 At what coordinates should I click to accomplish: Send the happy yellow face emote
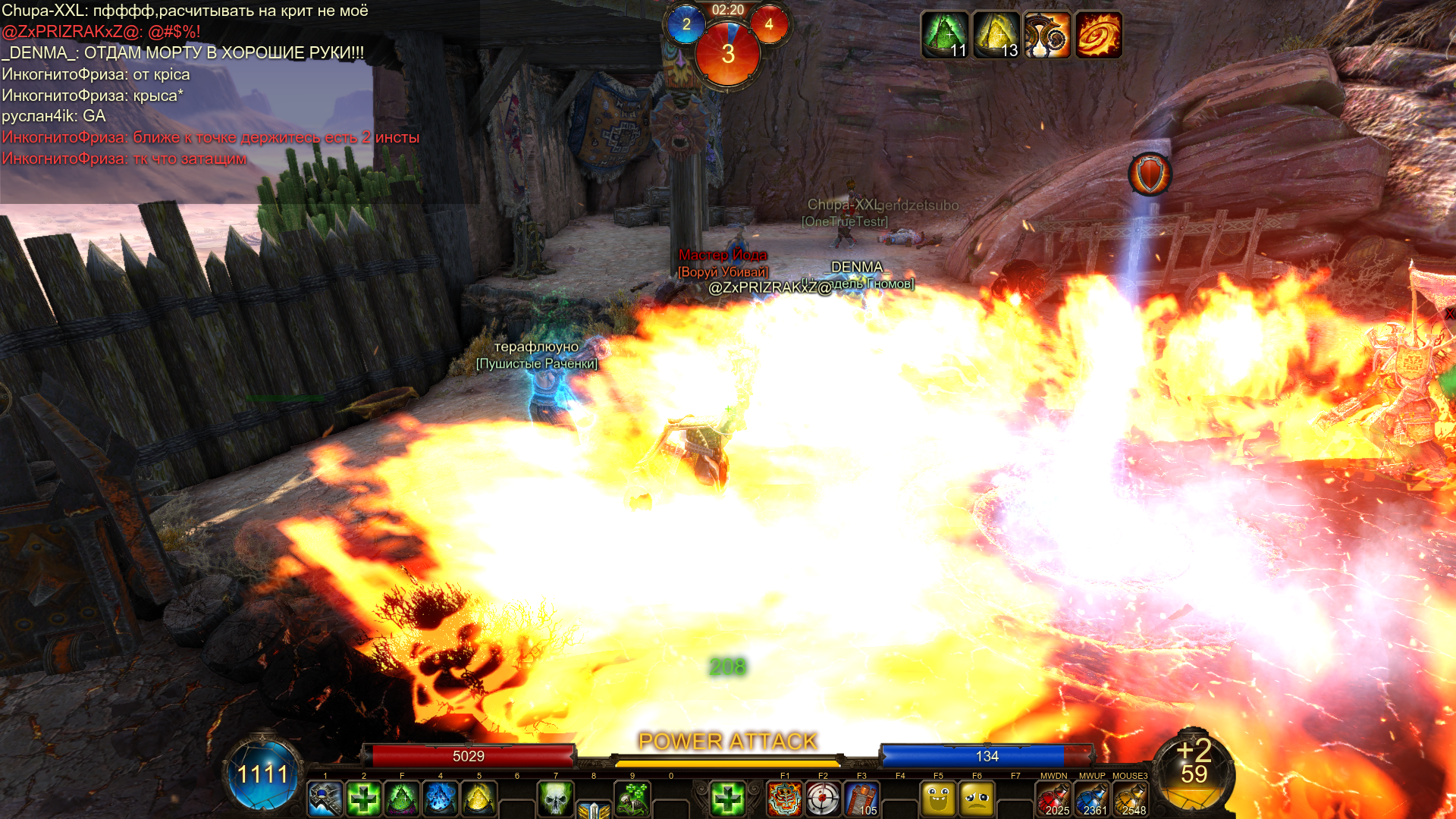click(938, 799)
